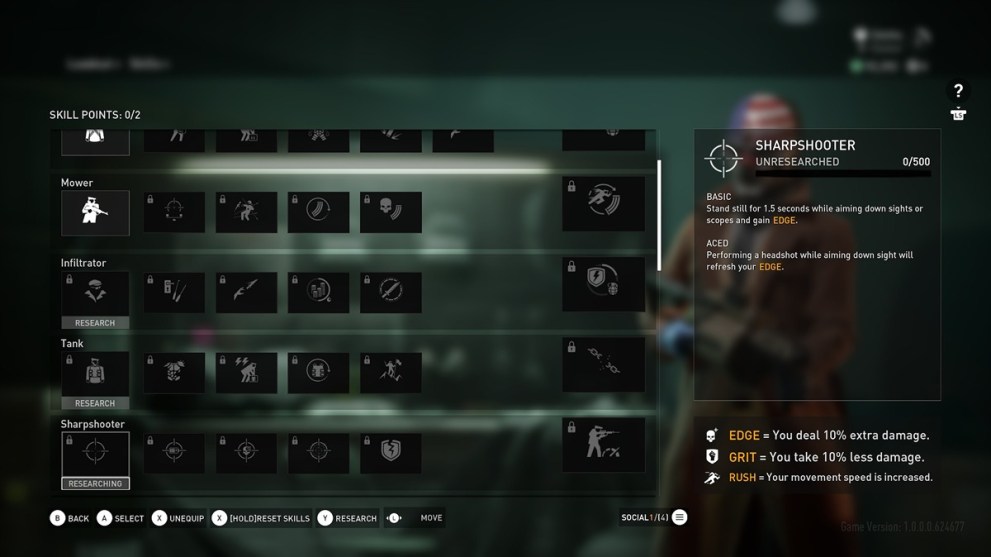
Task: Open the Social menu icon
Action: point(679,518)
